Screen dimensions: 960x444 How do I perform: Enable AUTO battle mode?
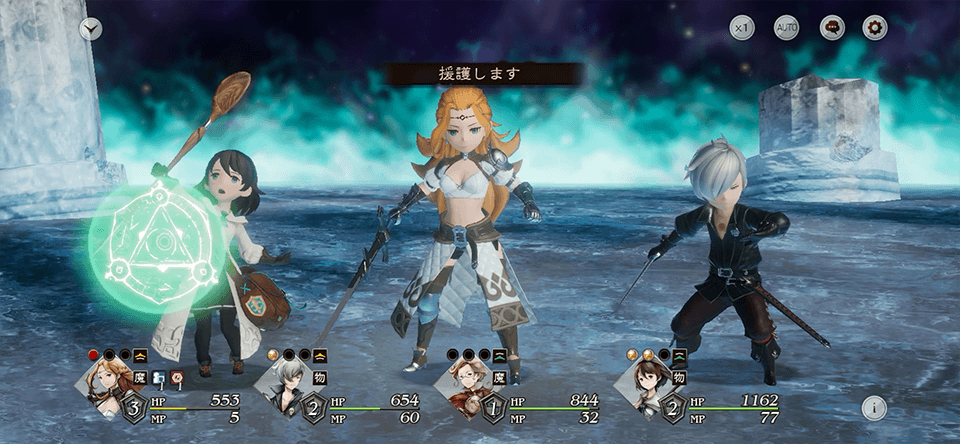click(x=787, y=28)
